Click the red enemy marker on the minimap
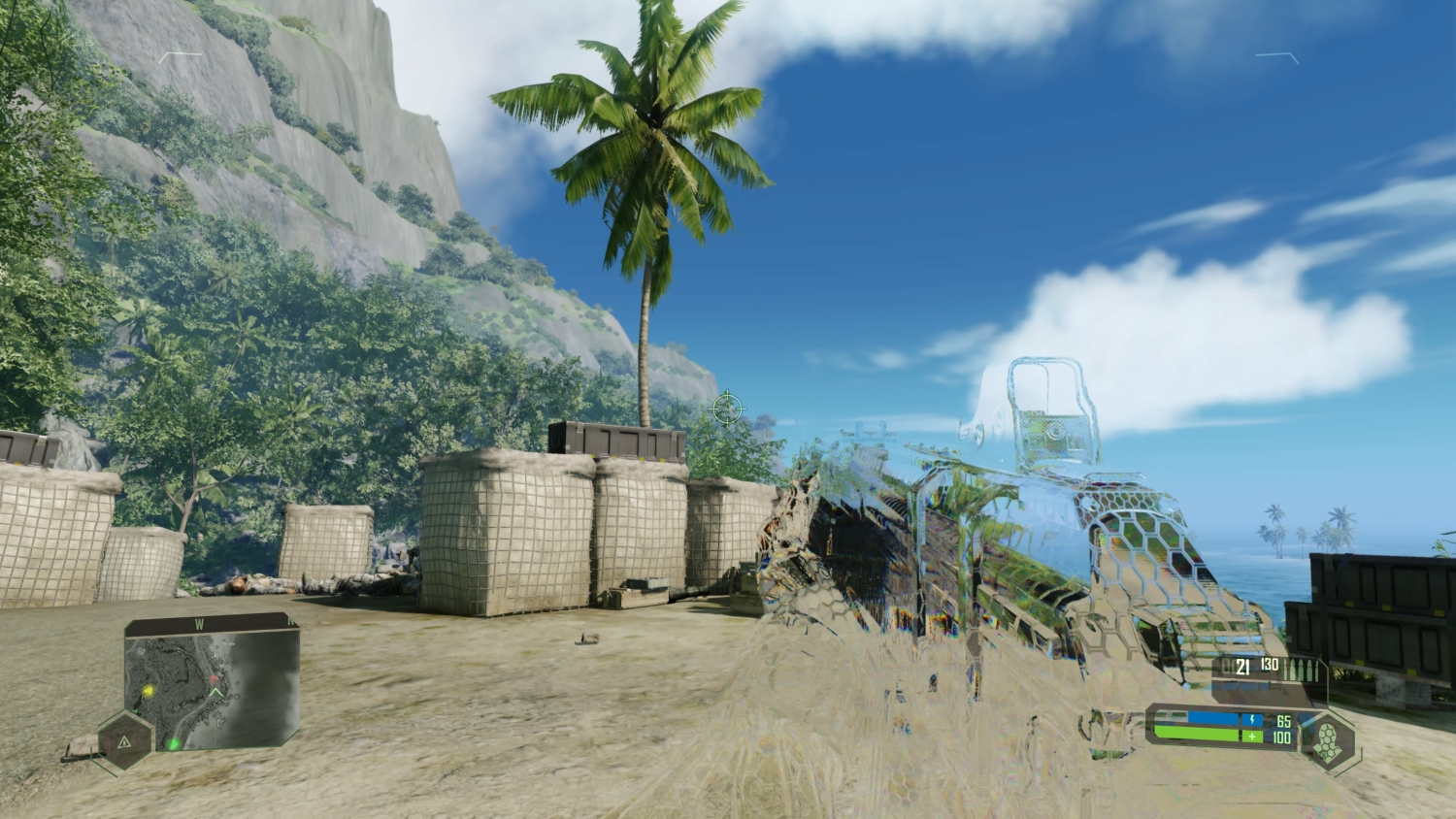This screenshot has height=819, width=1456. click(214, 680)
